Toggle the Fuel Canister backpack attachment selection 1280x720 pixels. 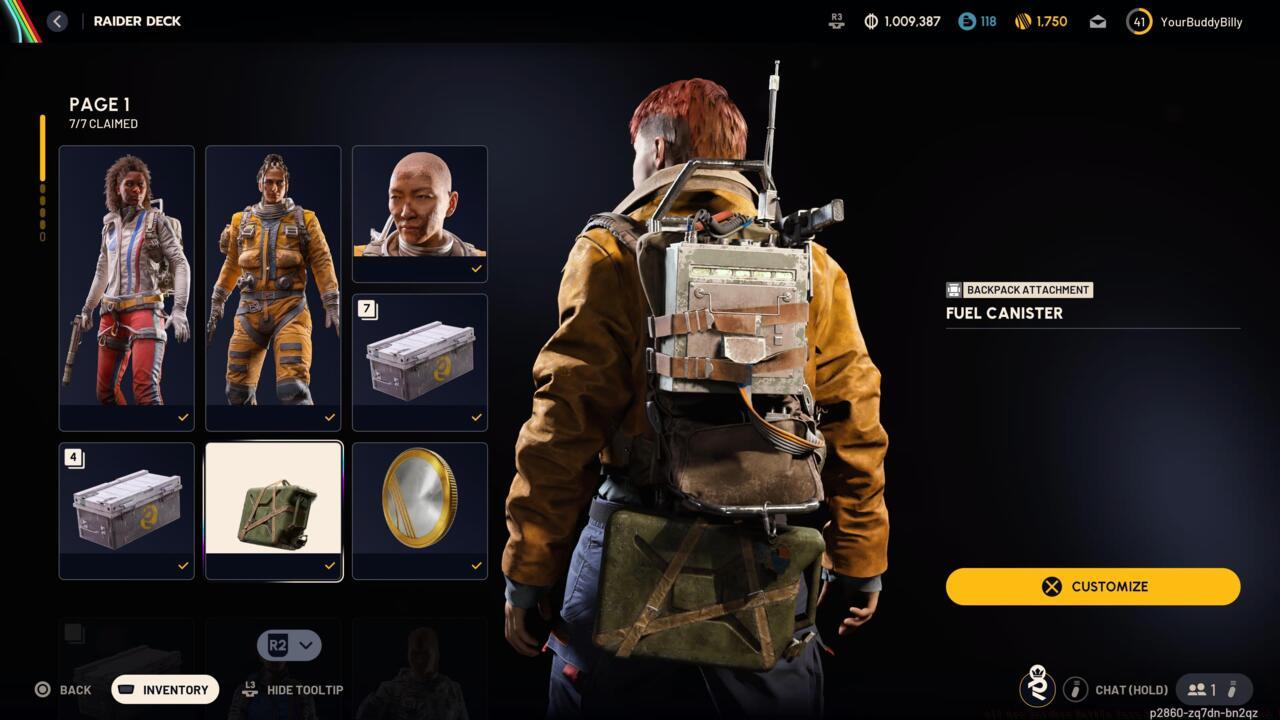click(273, 510)
